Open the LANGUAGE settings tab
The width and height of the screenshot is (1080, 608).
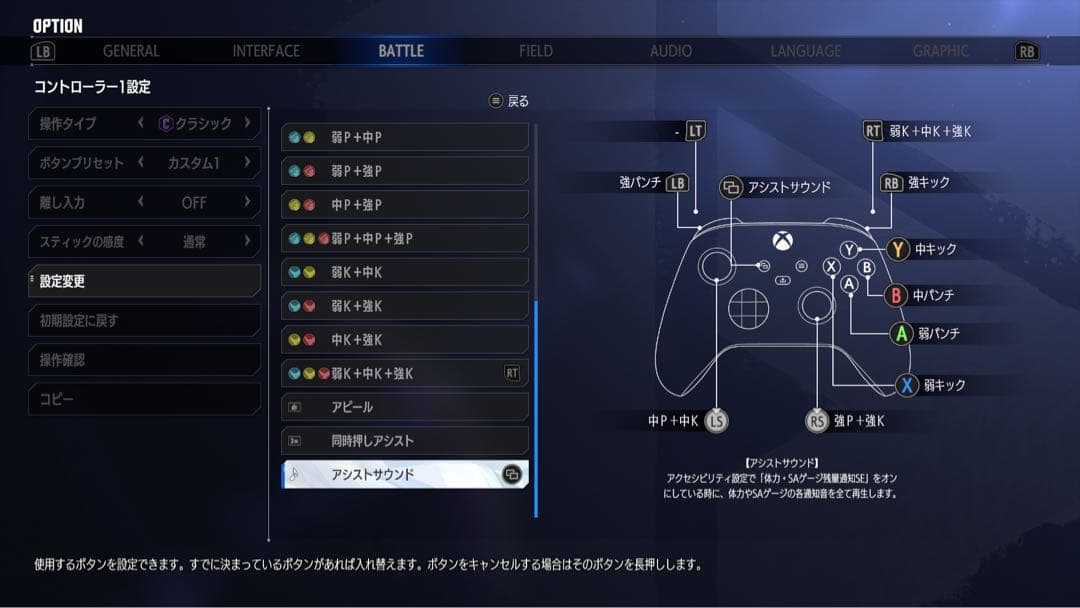[x=806, y=51]
